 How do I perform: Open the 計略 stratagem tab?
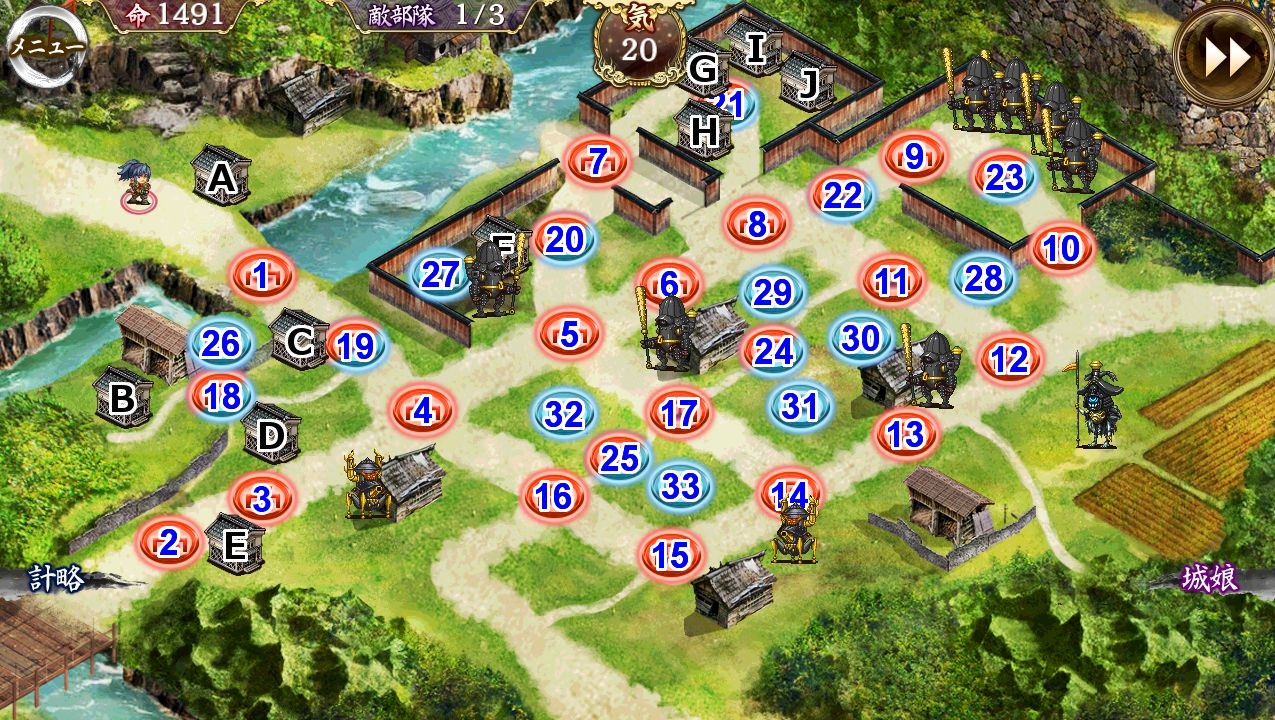point(56,580)
